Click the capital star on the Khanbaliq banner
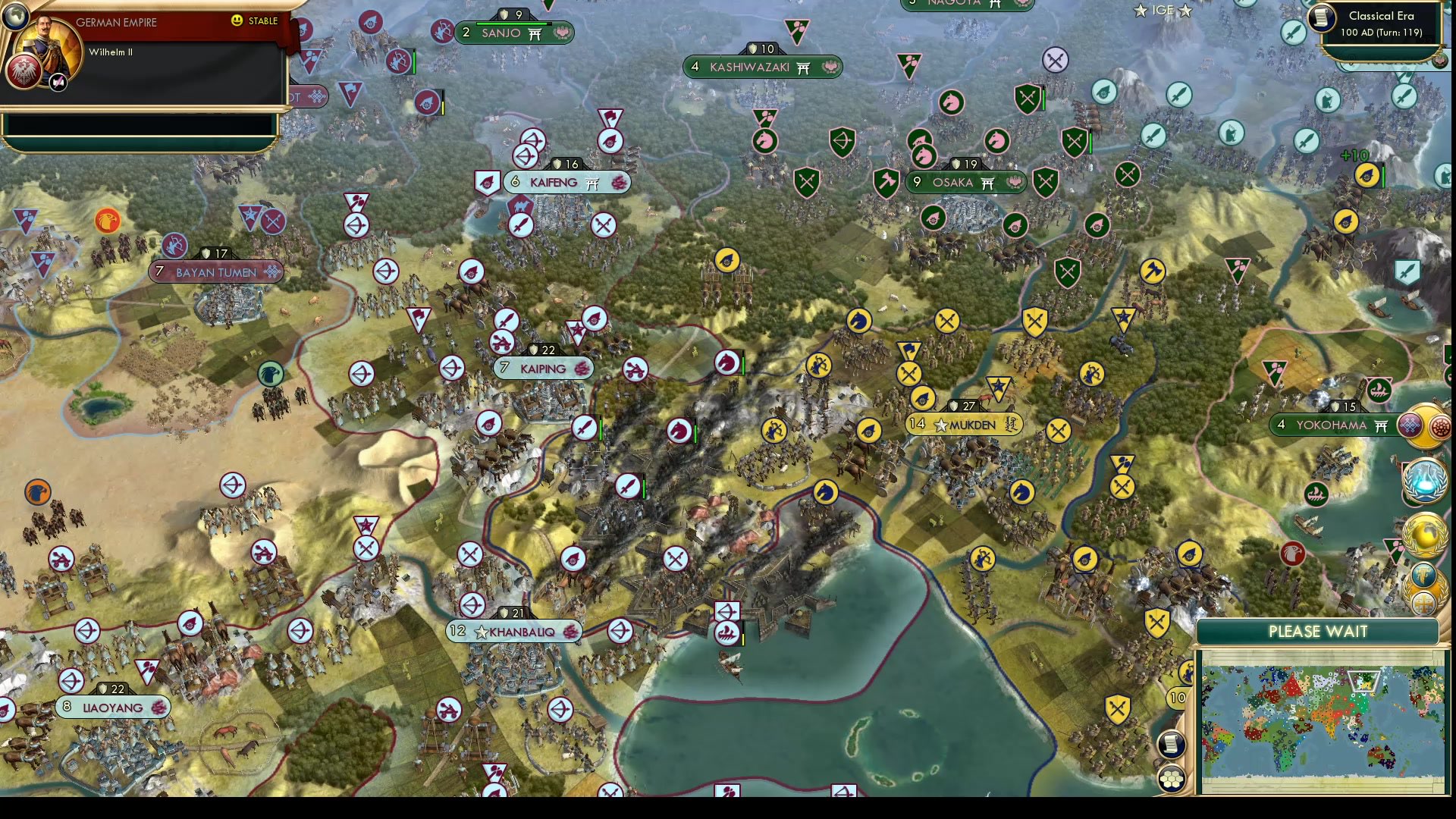Screen dimensions: 1456x819 [480, 631]
